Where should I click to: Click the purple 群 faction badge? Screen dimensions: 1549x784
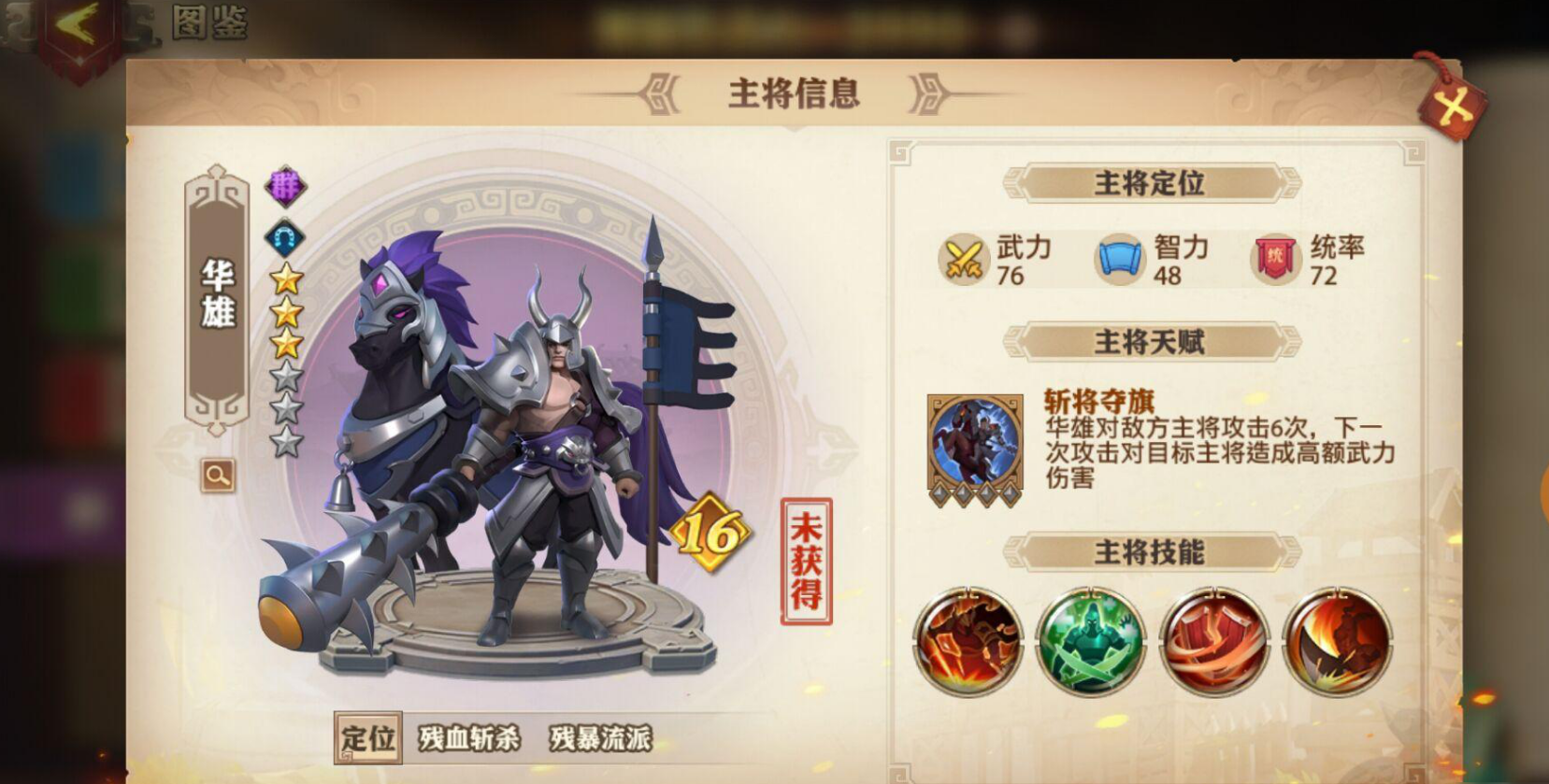[x=285, y=187]
